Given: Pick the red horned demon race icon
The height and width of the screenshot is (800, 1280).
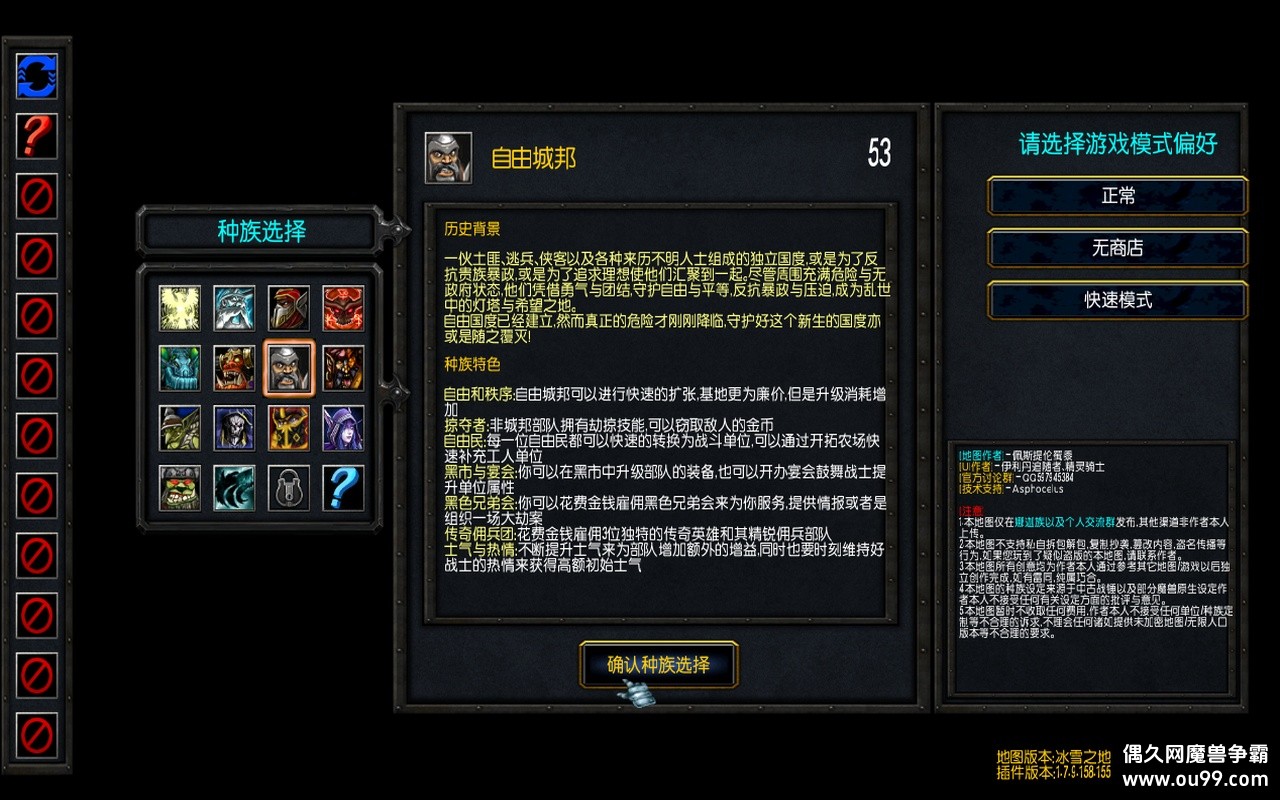Looking at the screenshot, I should pyautogui.click(x=343, y=309).
